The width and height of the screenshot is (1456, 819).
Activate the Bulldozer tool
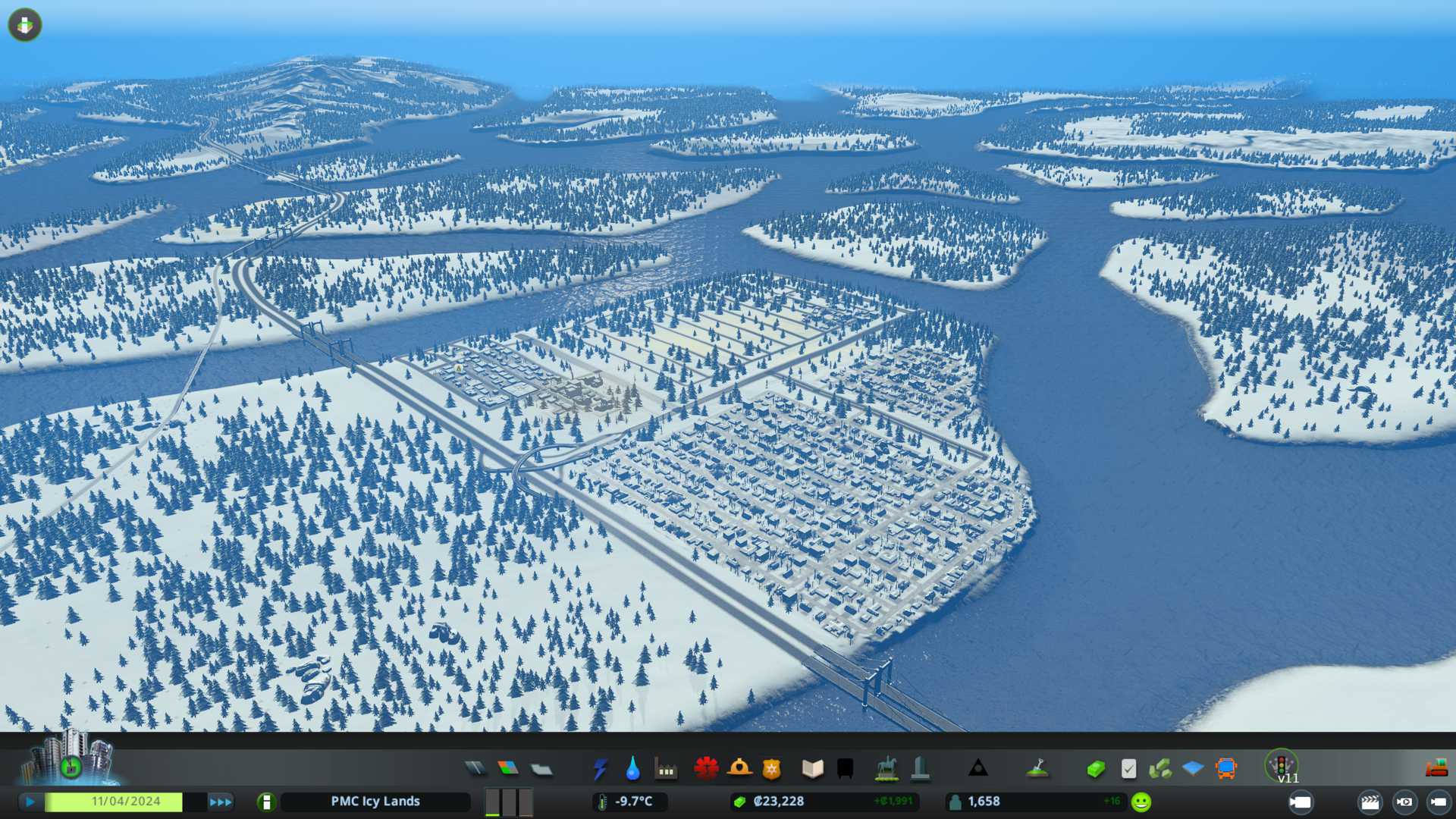tap(1436, 769)
